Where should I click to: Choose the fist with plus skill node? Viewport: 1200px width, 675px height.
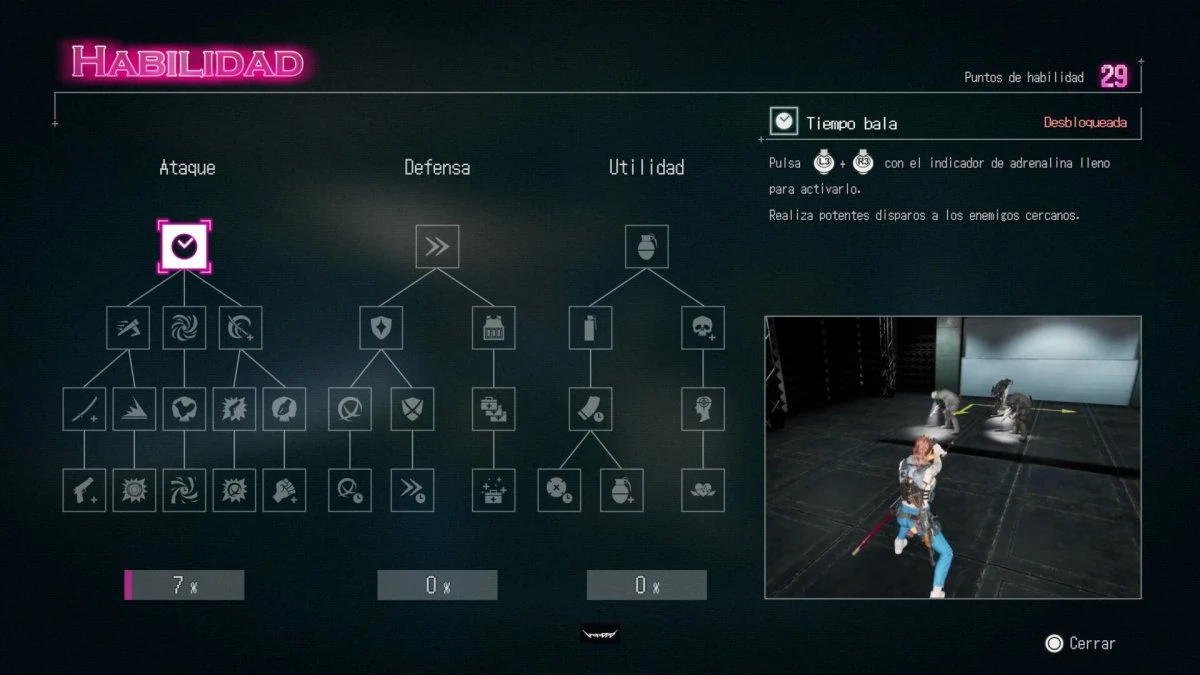[x=284, y=490]
